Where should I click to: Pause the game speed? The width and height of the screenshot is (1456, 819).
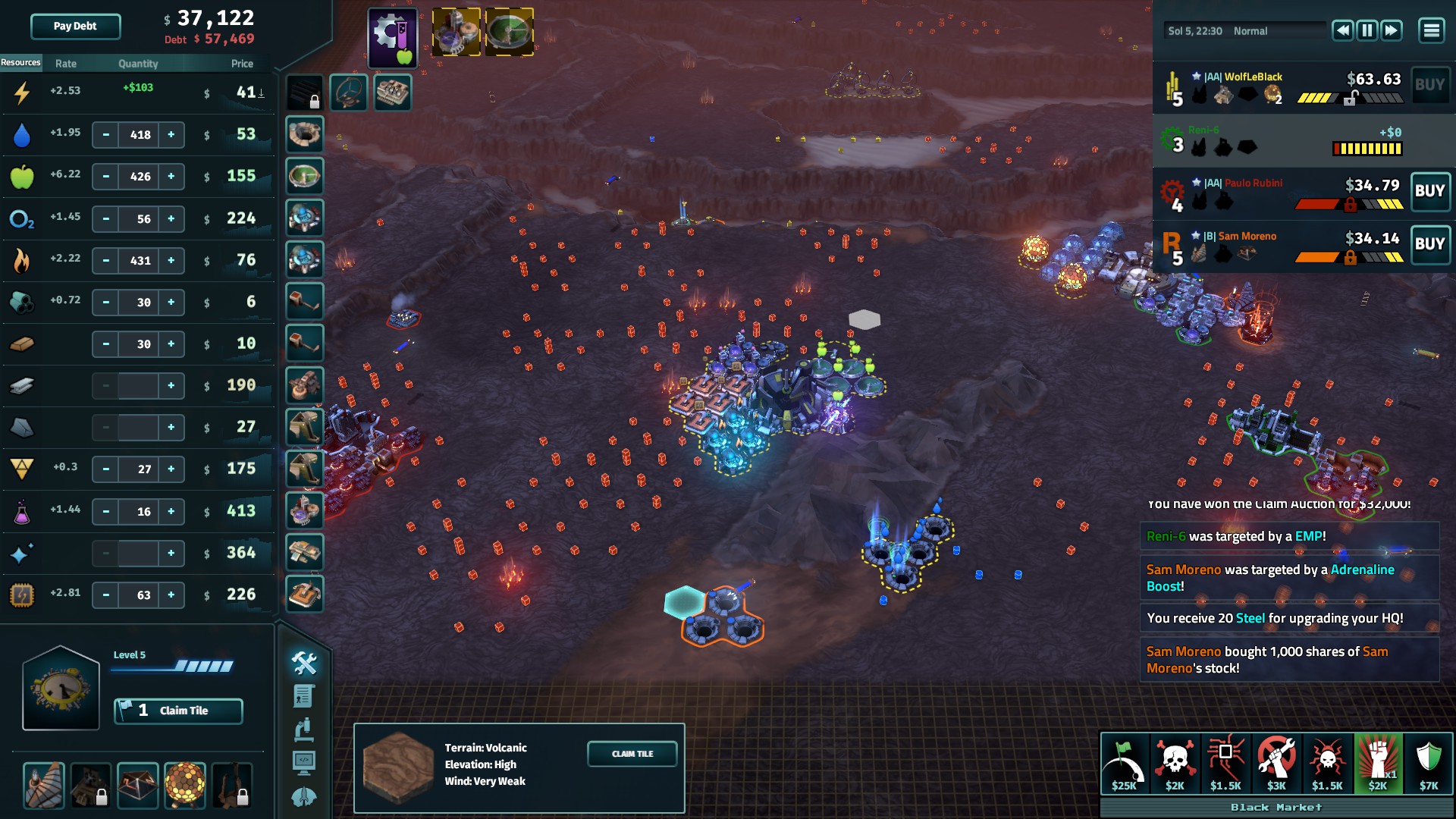(1367, 30)
